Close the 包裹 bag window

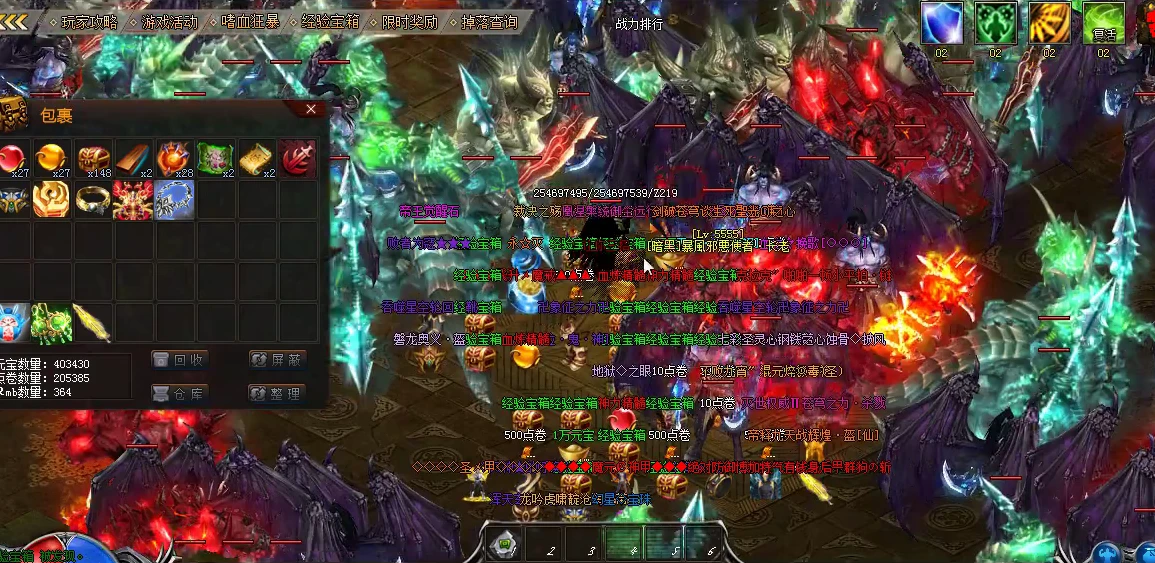[x=311, y=109]
